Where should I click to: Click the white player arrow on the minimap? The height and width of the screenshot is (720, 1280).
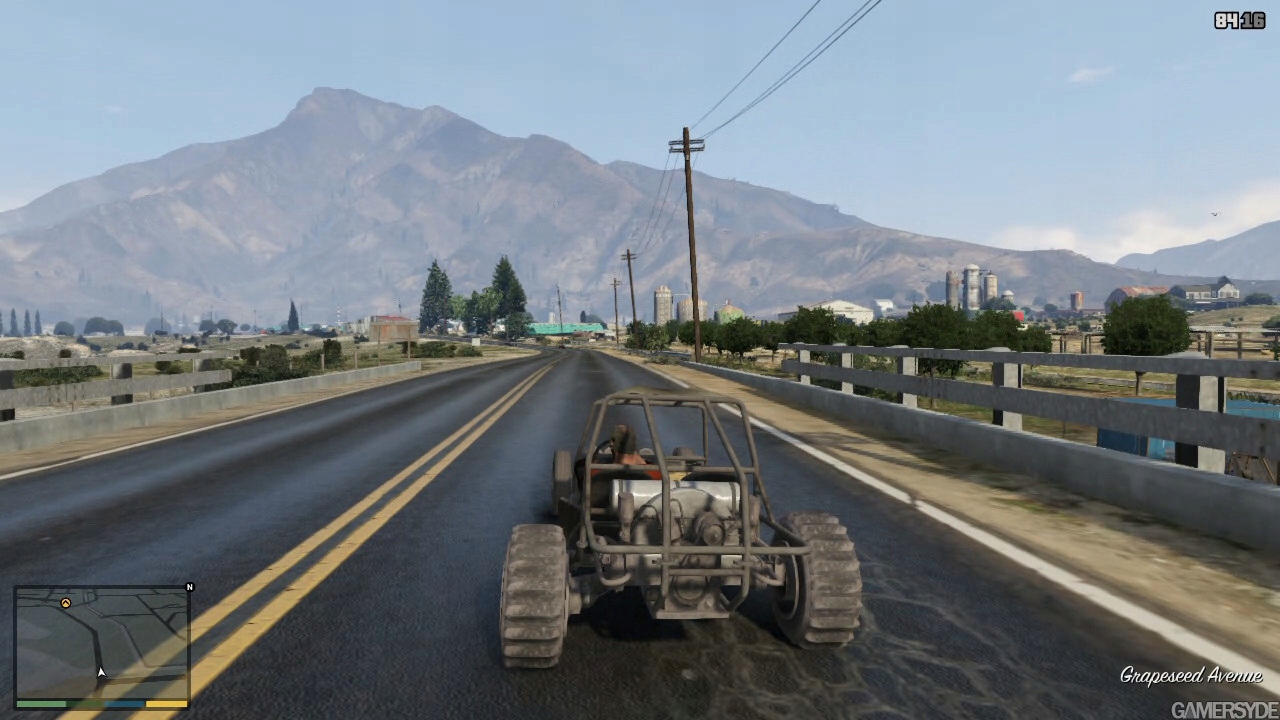[x=100, y=673]
